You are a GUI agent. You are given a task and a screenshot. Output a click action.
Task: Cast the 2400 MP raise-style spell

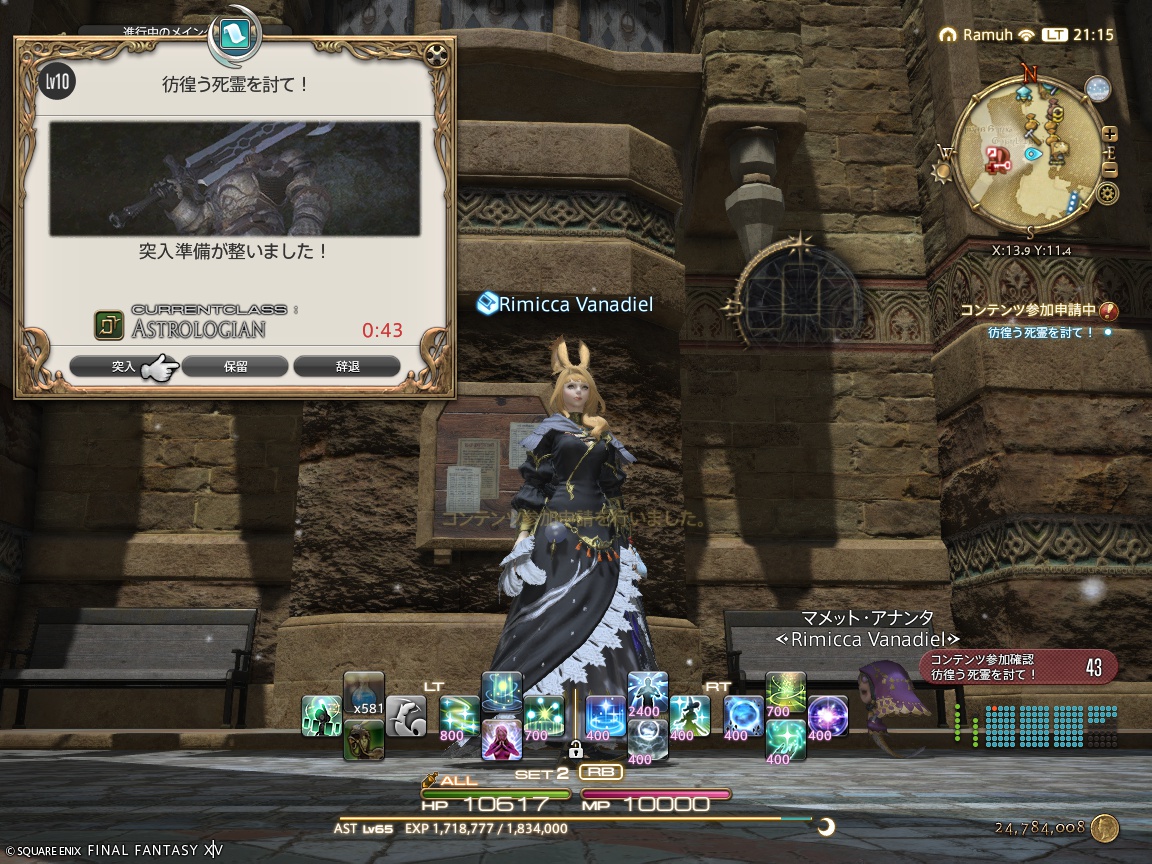647,693
